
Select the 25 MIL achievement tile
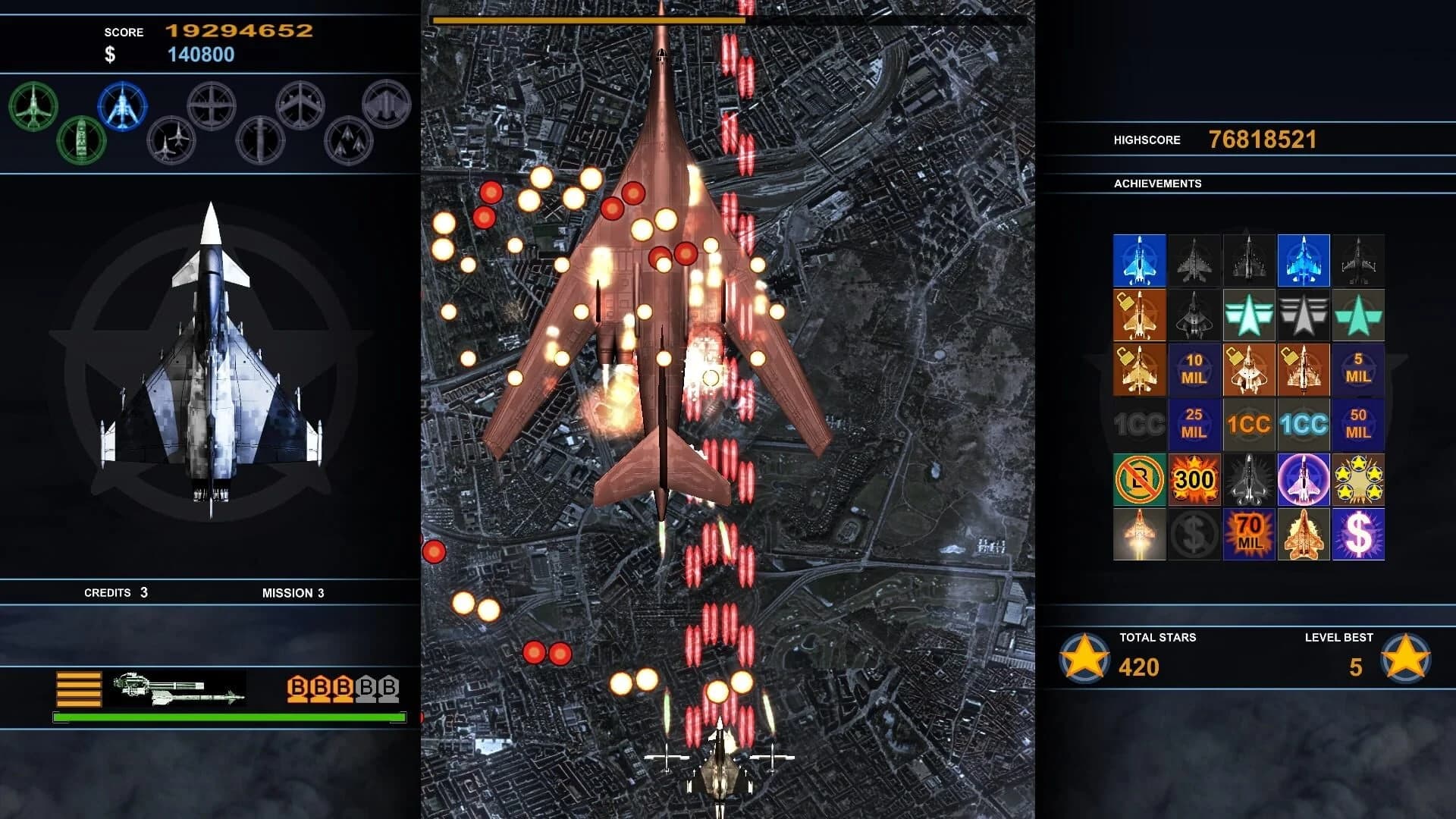click(1194, 424)
